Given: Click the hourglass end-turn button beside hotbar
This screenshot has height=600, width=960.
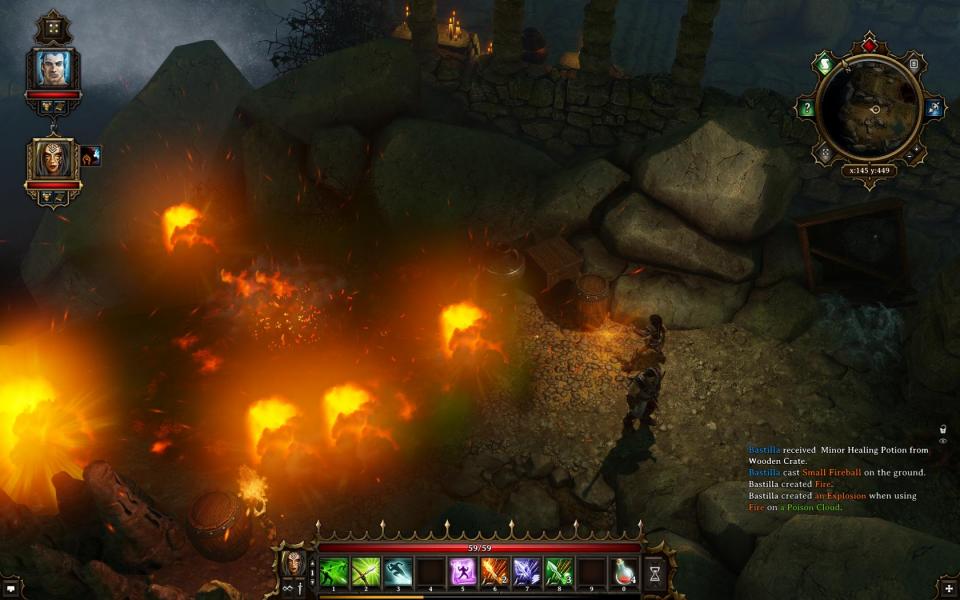Looking at the screenshot, I should 655,572.
